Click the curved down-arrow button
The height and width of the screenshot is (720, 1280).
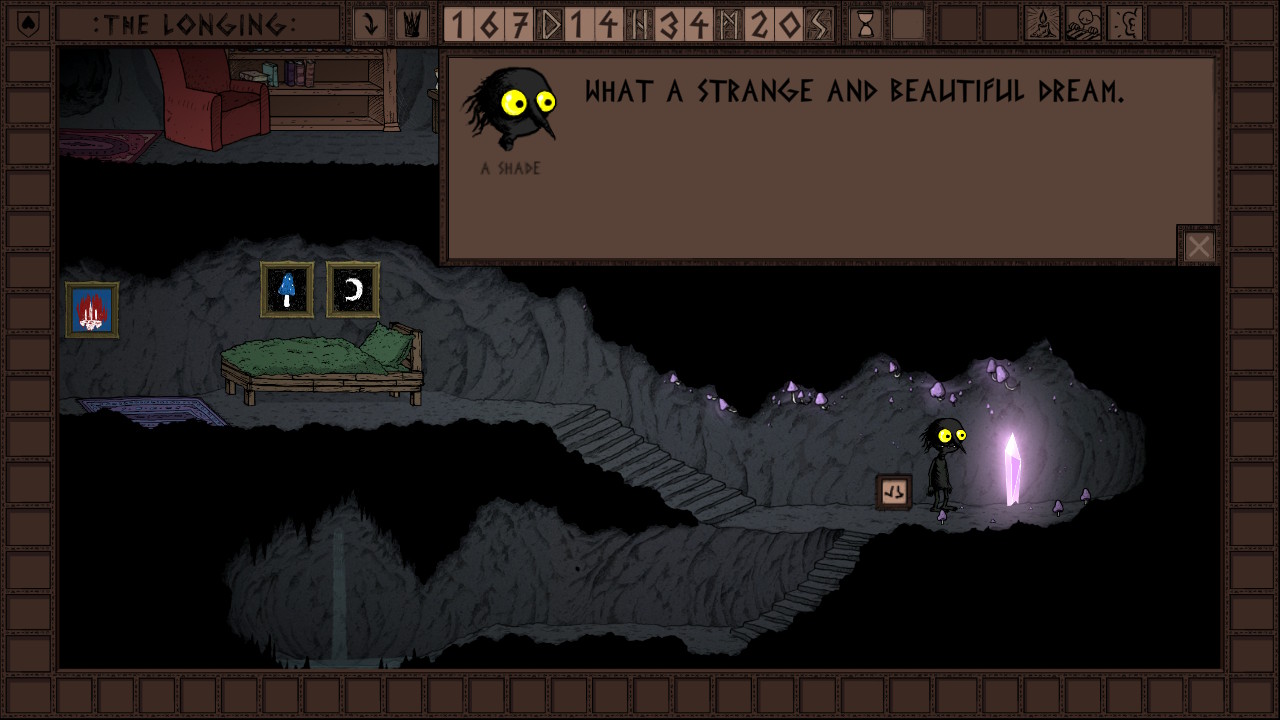point(370,24)
